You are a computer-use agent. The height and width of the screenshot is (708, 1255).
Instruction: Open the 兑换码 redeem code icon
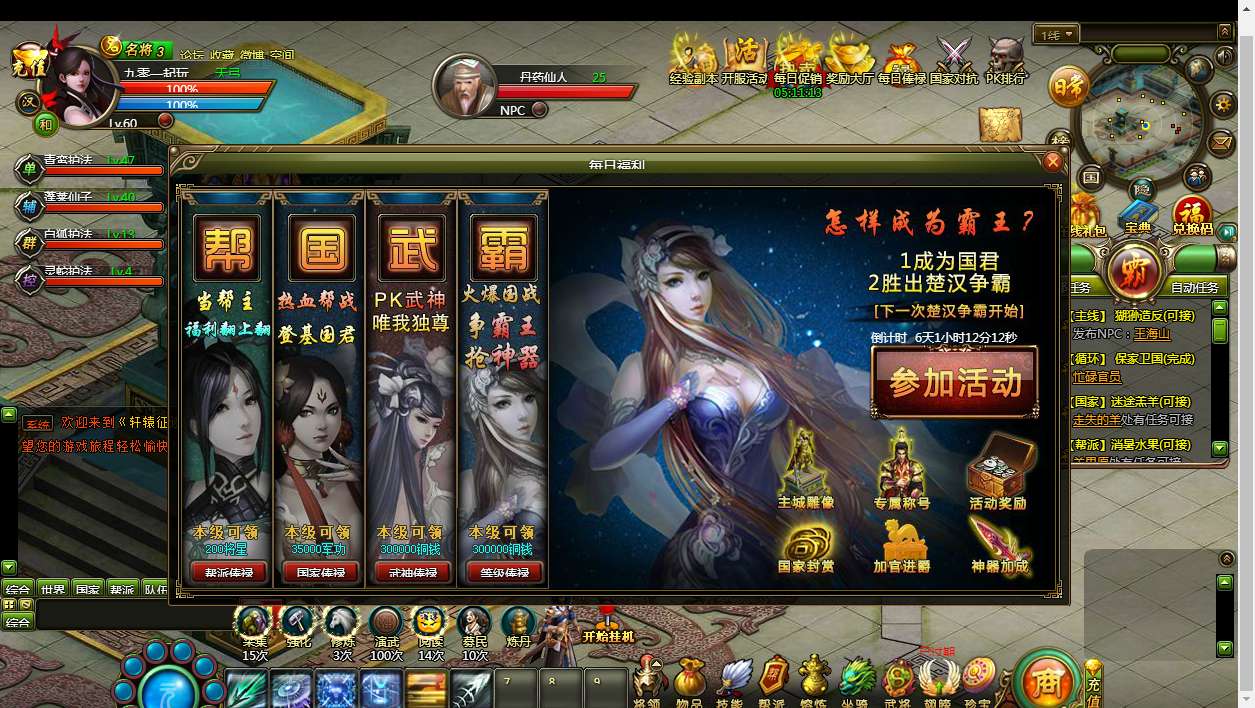pyautogui.click(x=1192, y=216)
